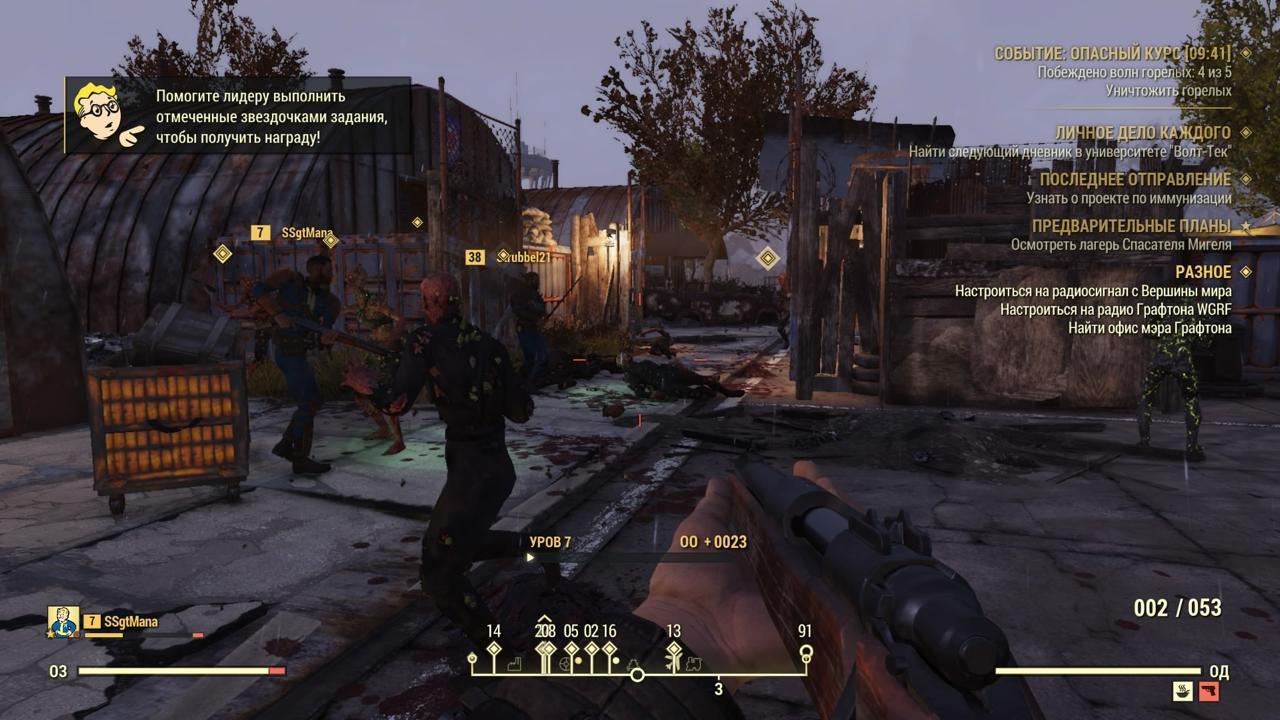
Task: Open the "Разное" miscellaneous quest list
Action: pos(1203,271)
